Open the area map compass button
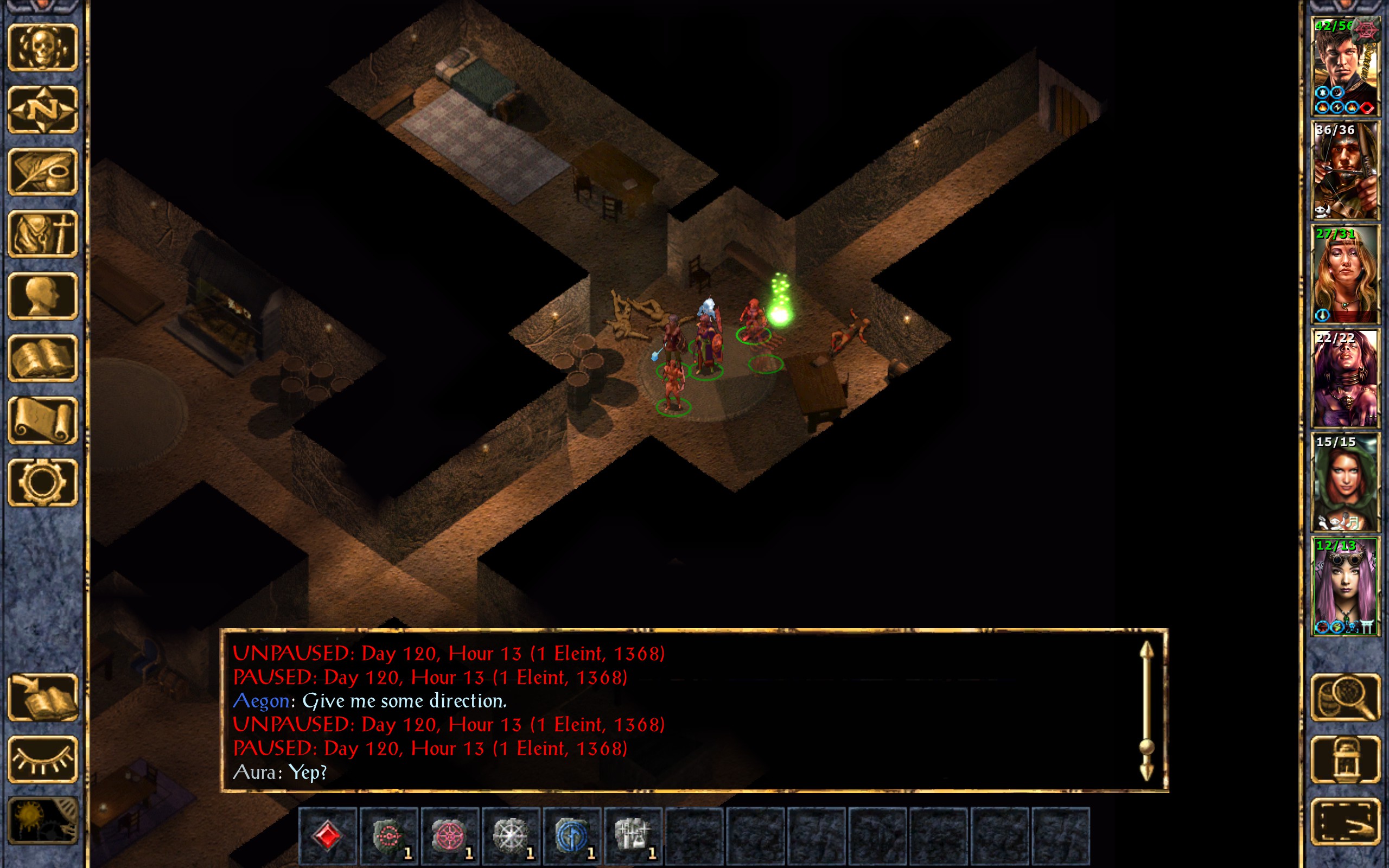This screenshot has width=1389, height=868. (43, 110)
